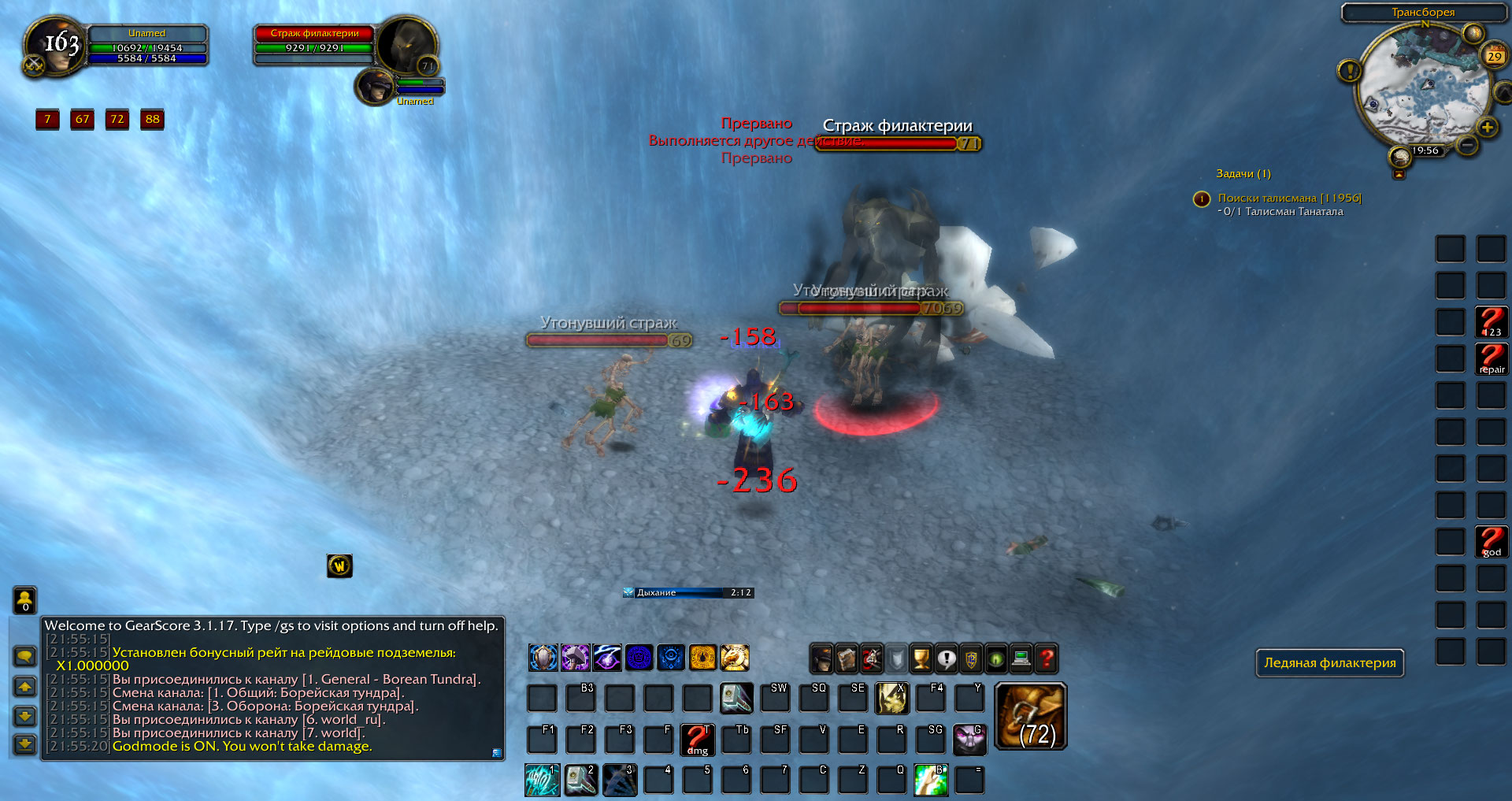Screen dimensions: 1512x801
Task: Click the minimap zoom-in plus button
Action: 1487,128
